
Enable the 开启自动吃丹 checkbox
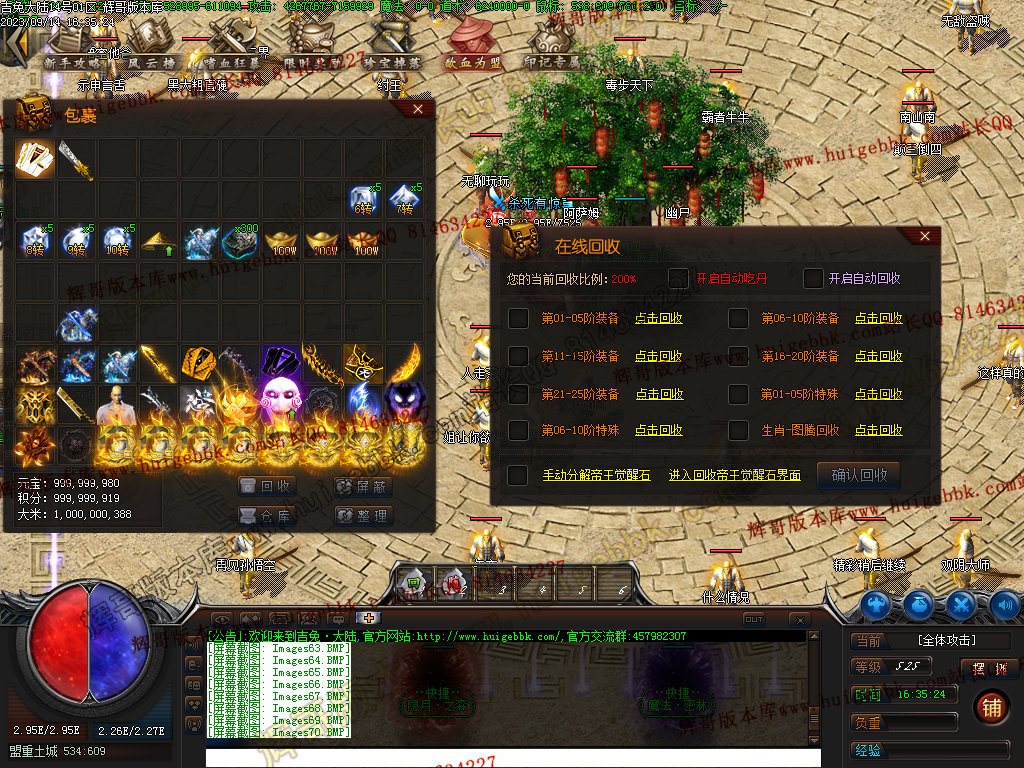[x=679, y=278]
